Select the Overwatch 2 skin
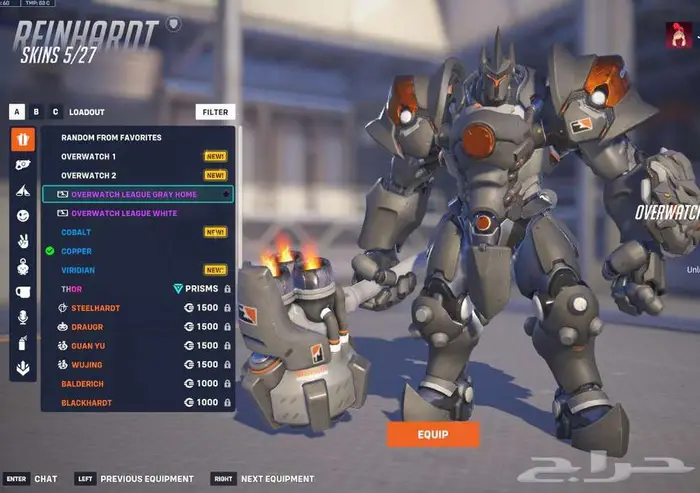The width and height of the screenshot is (700, 493). tap(88, 175)
